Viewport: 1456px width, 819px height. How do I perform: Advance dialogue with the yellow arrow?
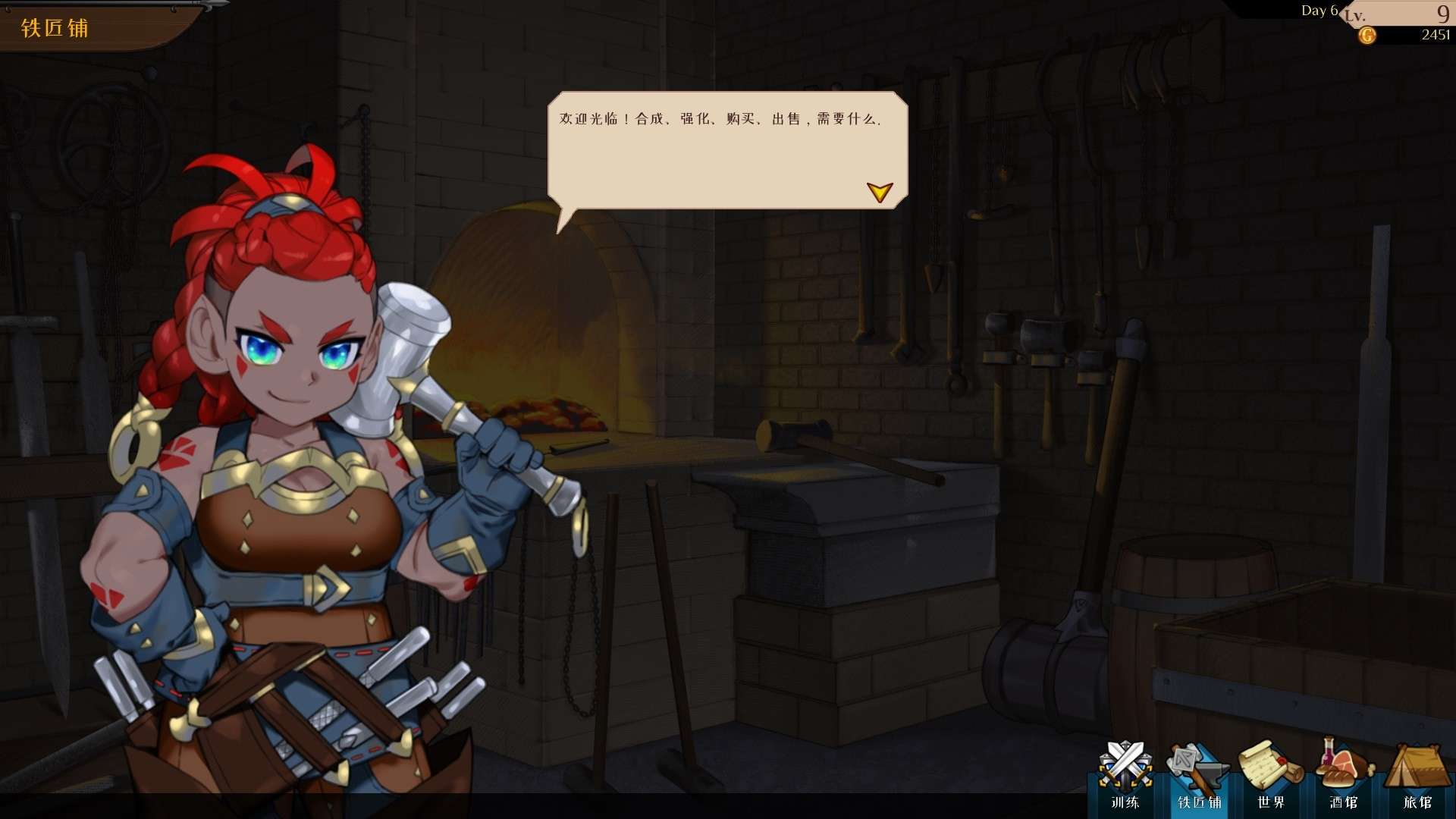coord(880,192)
